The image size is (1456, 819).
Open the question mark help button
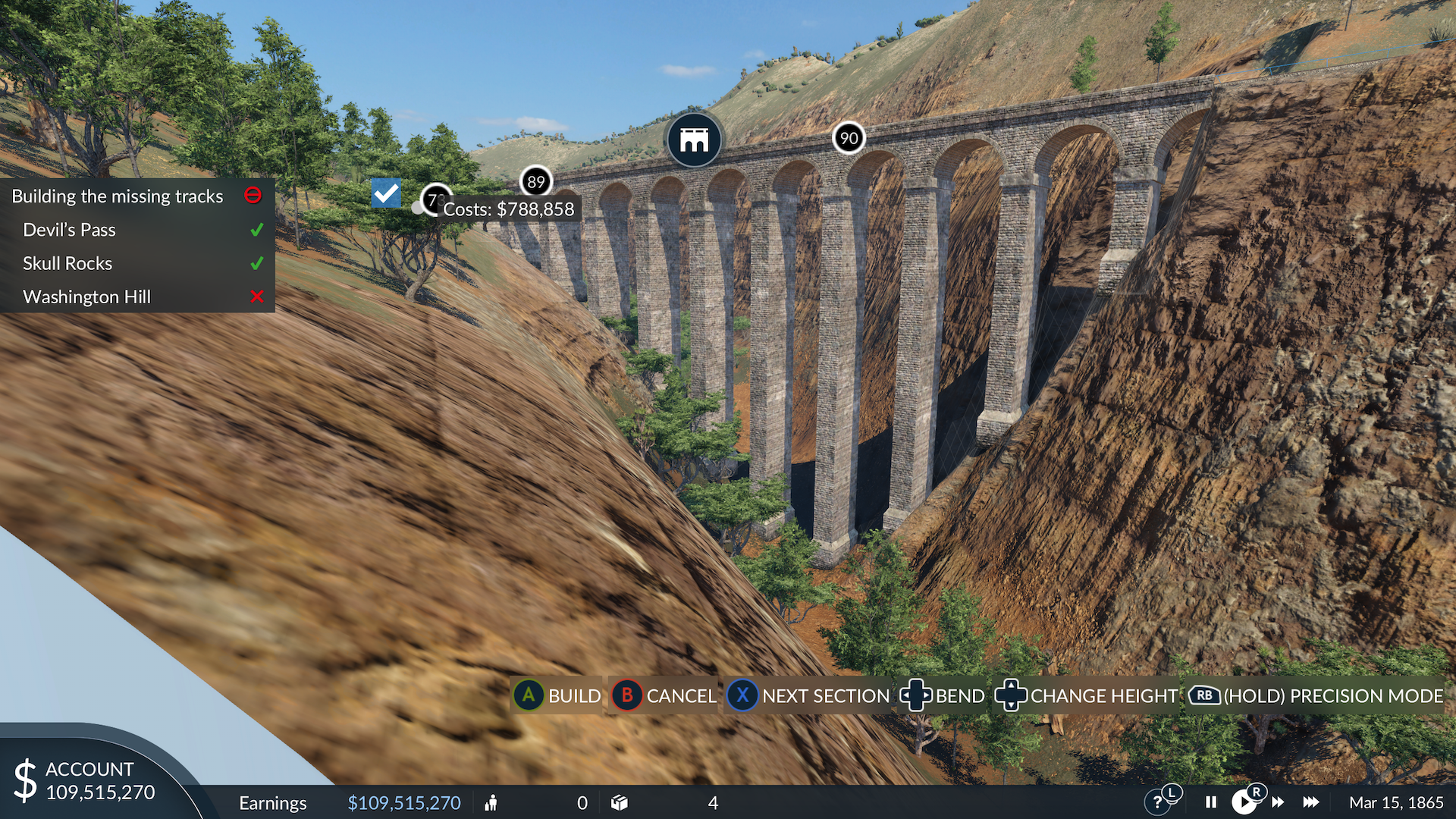coord(1157,802)
